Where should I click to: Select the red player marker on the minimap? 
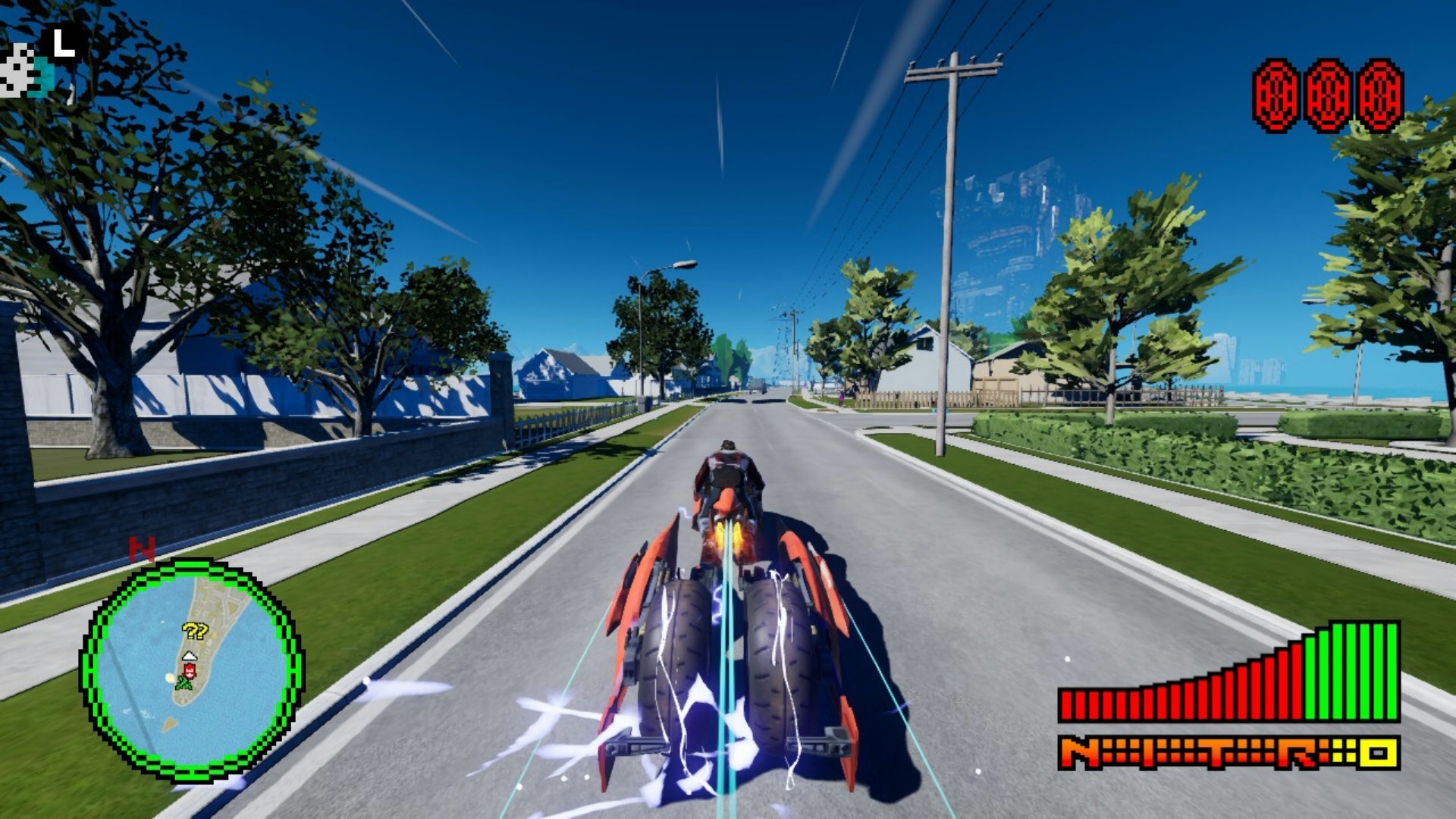click(x=190, y=670)
